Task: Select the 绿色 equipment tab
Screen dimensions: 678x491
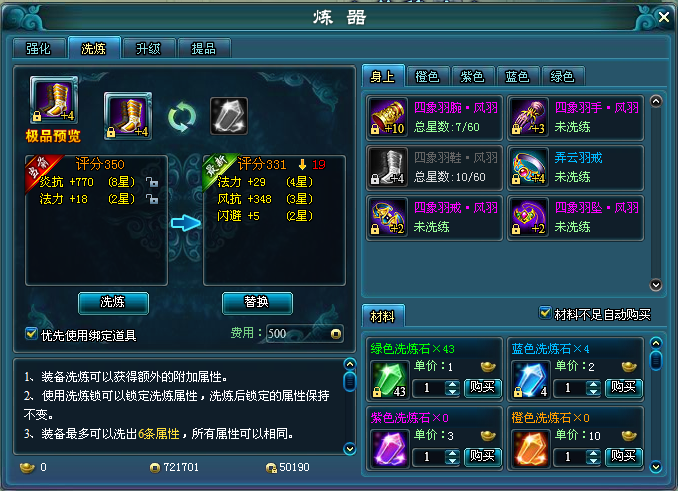Action: pos(561,76)
